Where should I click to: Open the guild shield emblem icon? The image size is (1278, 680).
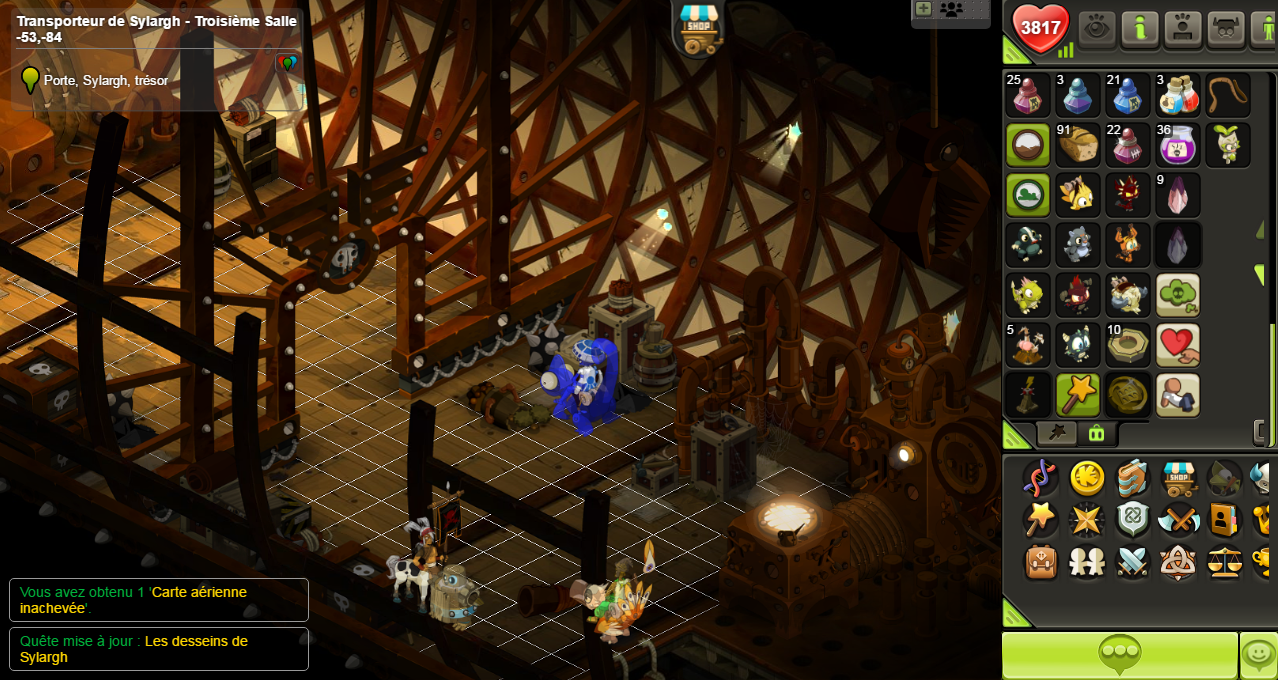(x=1133, y=520)
